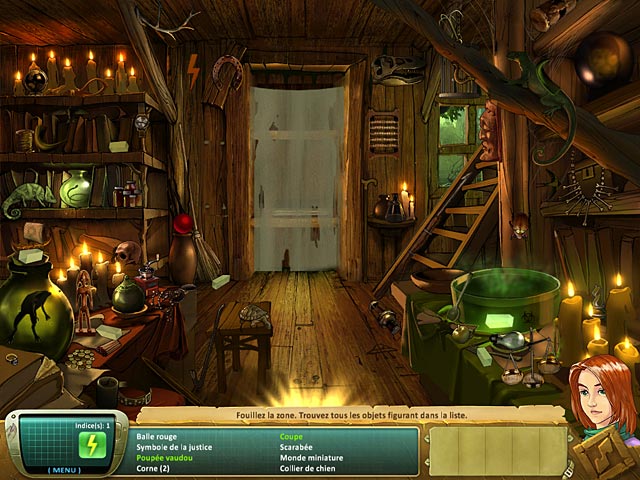
Task: Select 'Coupe' in the object list
Action: click(291, 437)
